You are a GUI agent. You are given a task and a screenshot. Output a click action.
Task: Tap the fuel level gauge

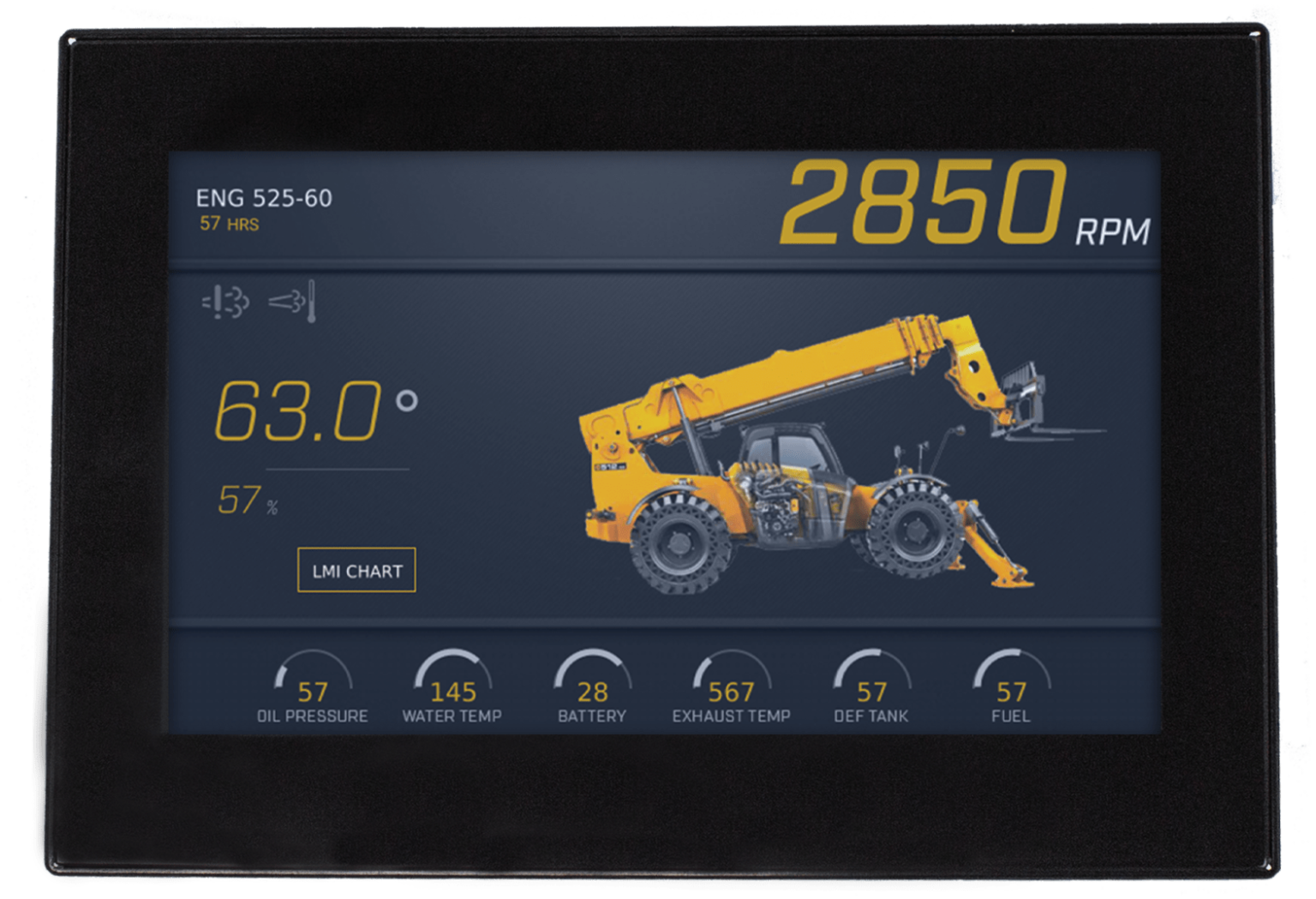coord(1011,681)
